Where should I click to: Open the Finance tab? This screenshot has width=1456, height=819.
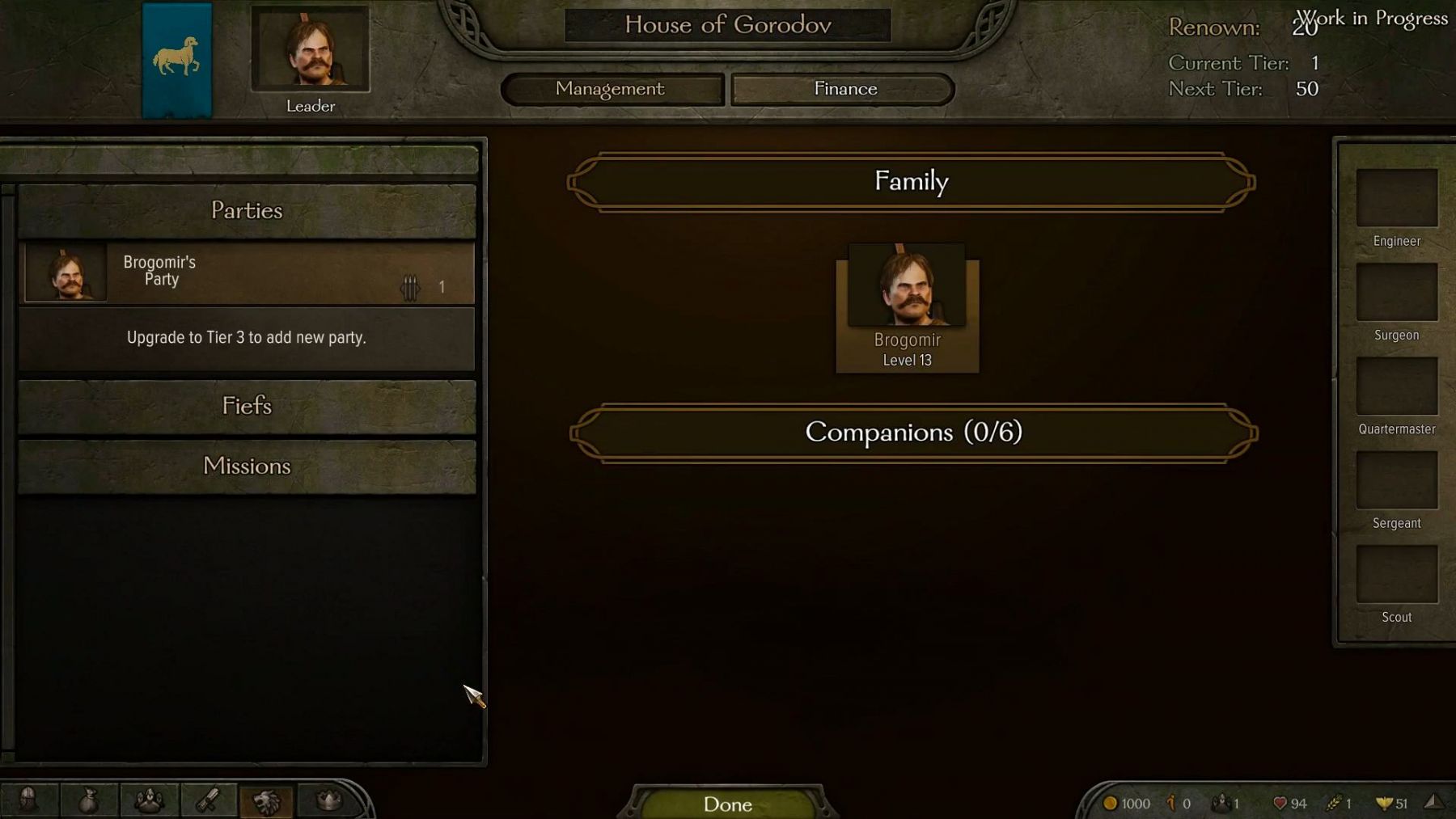click(x=844, y=89)
